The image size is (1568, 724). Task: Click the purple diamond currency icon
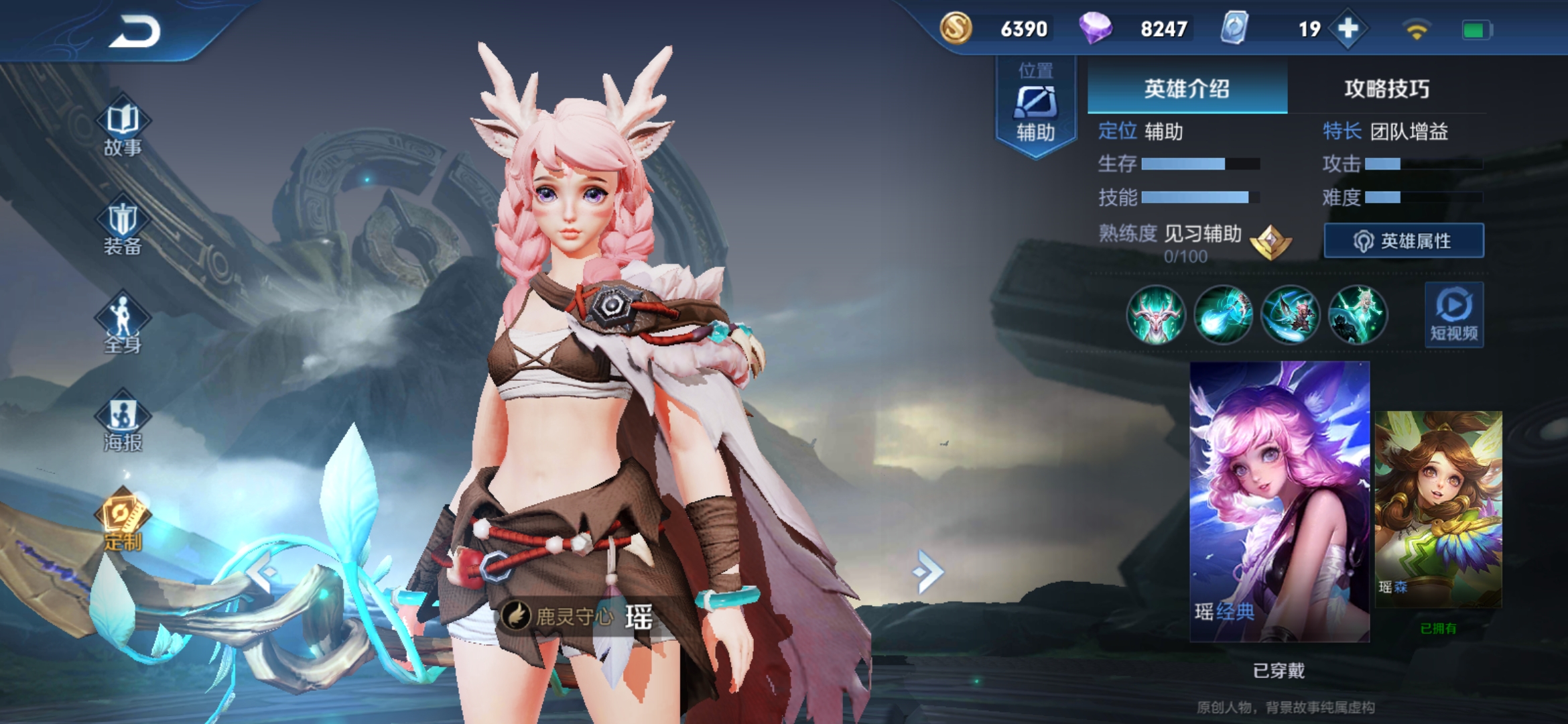[x=1096, y=29]
